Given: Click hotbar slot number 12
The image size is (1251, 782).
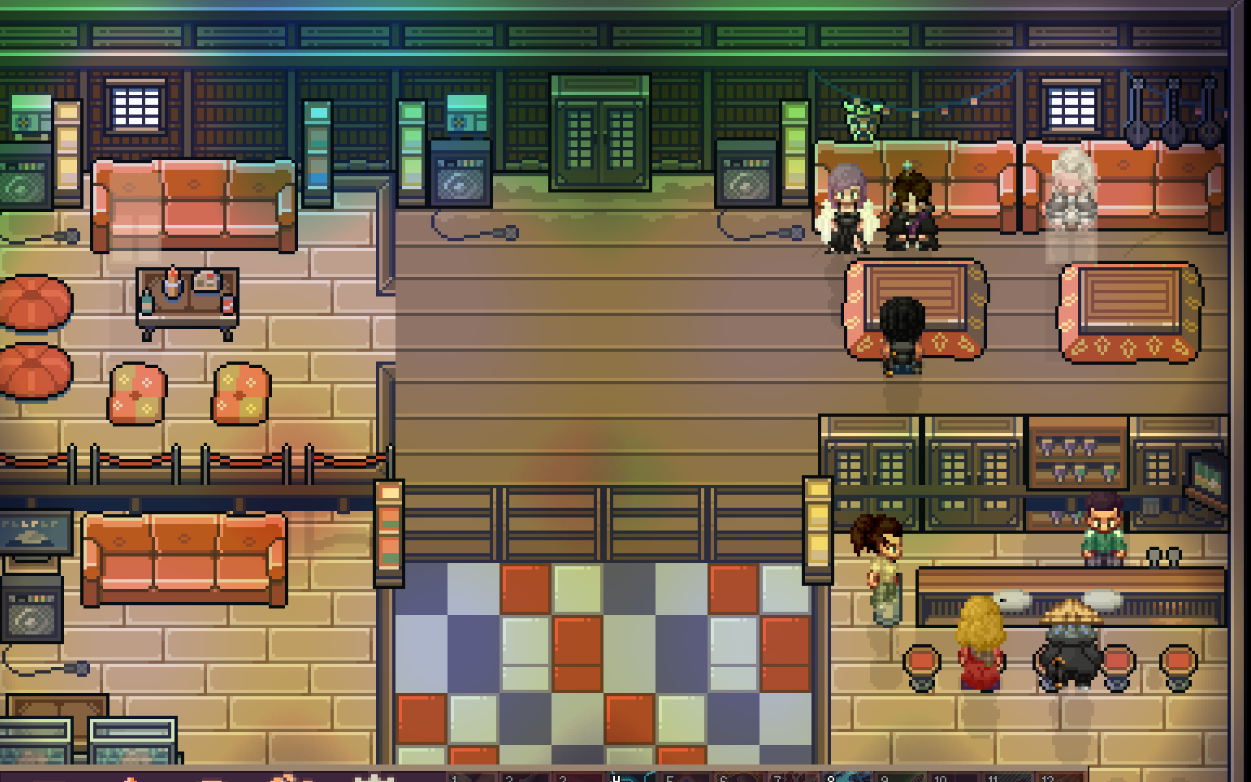Looking at the screenshot, I should [x=1062, y=776].
